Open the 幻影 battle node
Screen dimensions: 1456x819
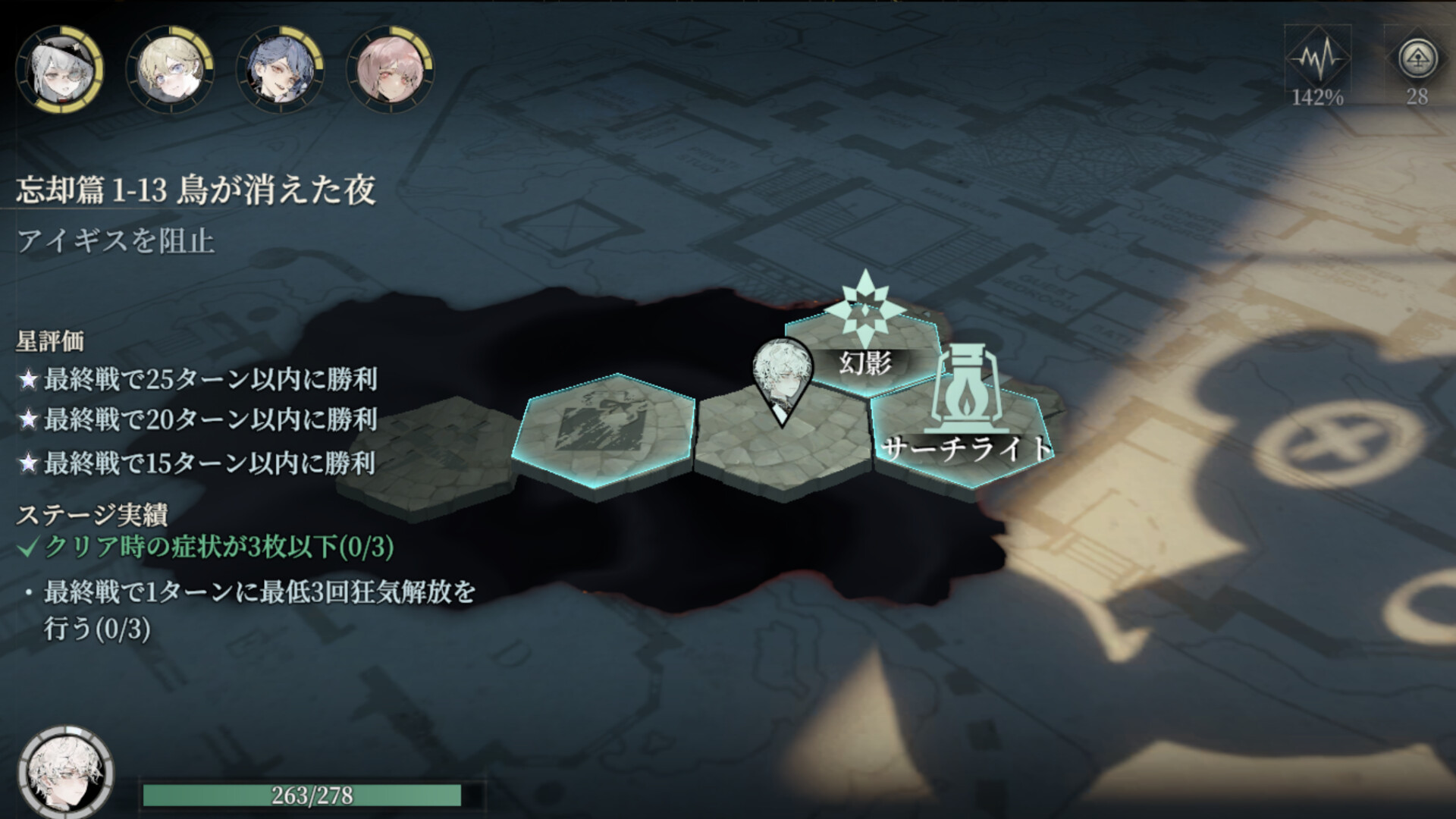864,364
